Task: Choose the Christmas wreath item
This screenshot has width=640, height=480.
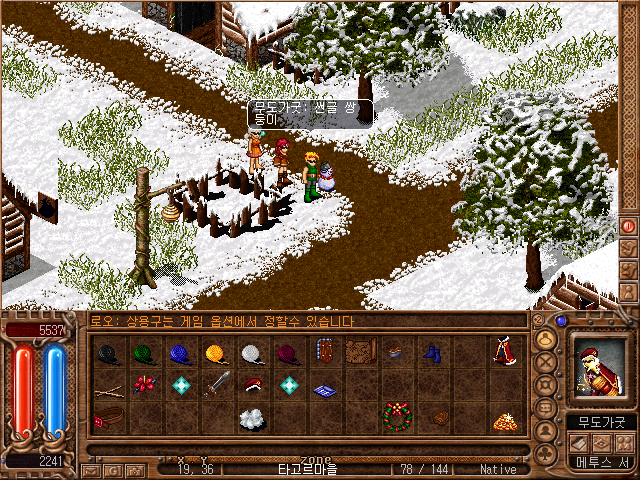Action: [x=395, y=415]
